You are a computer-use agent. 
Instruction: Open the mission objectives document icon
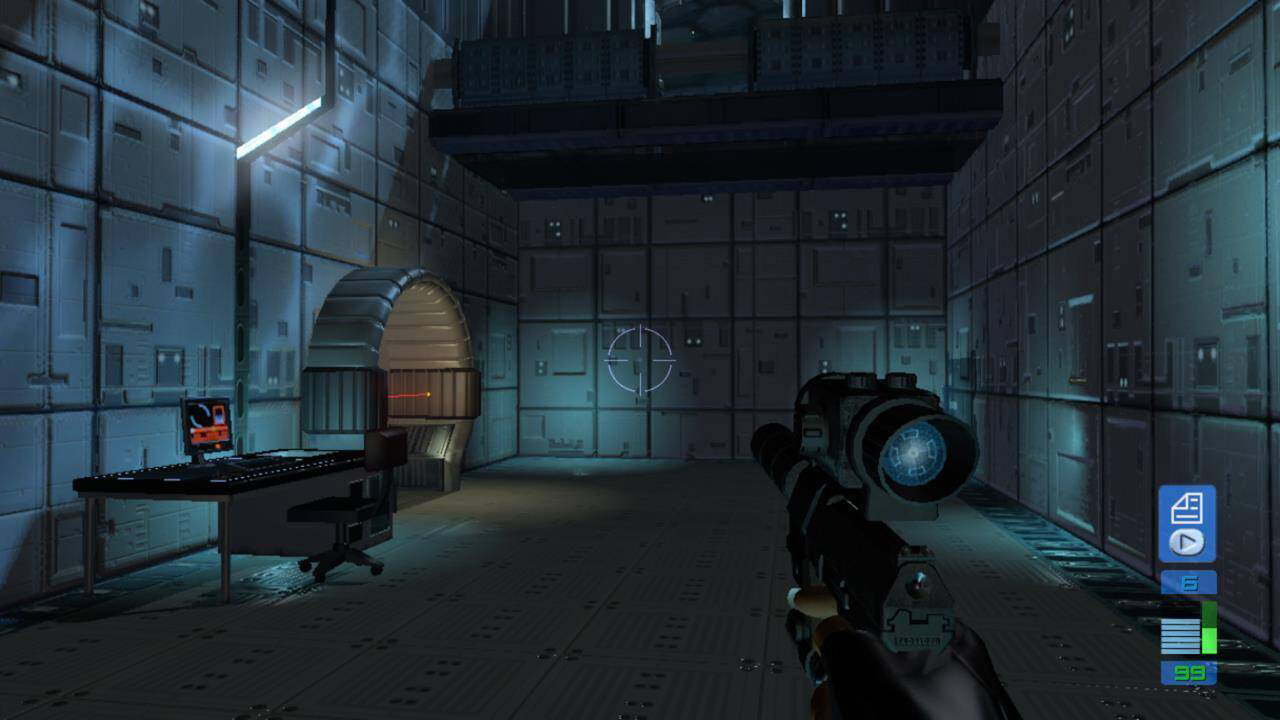point(1187,508)
